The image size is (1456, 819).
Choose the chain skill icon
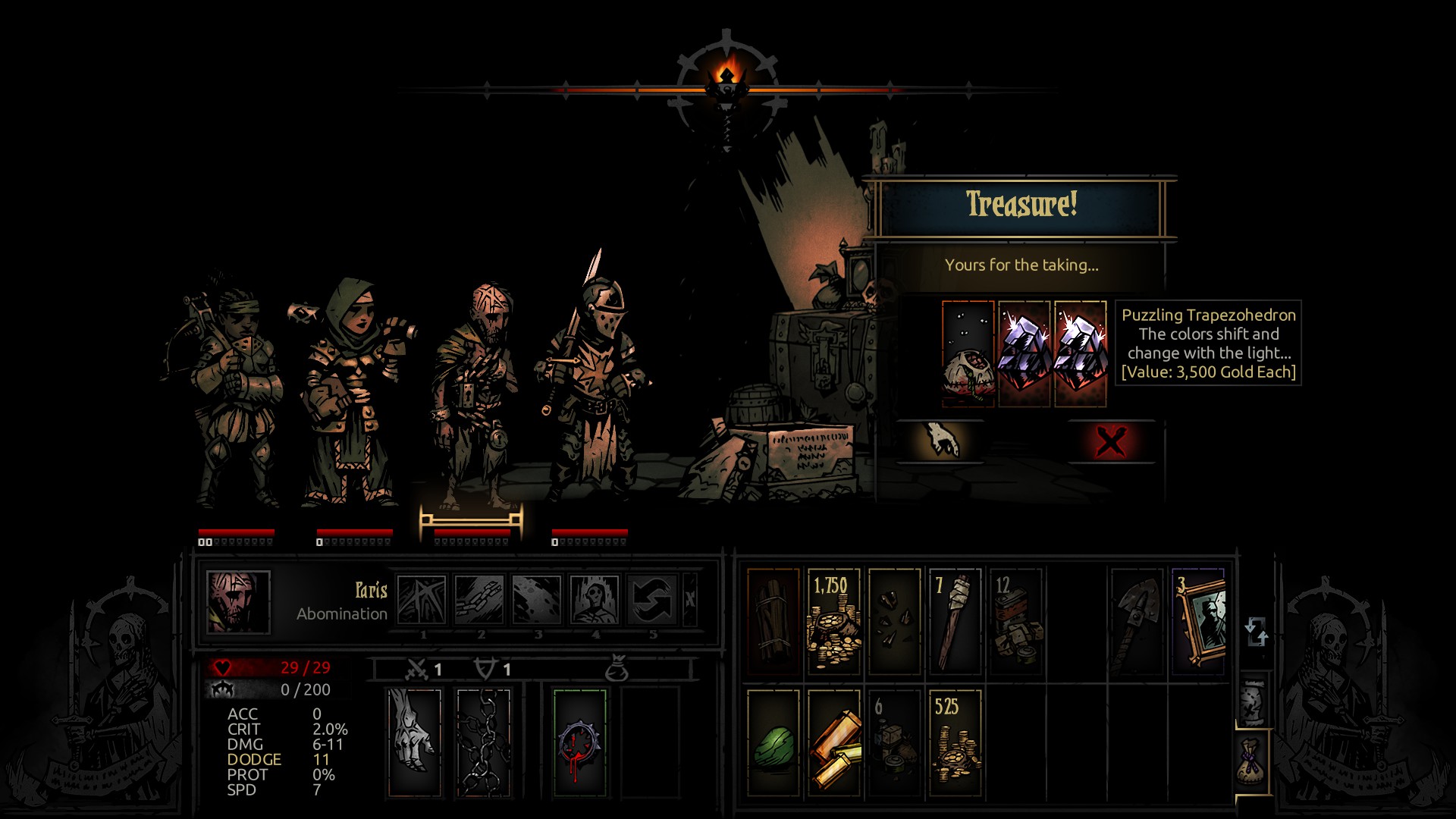[x=479, y=600]
